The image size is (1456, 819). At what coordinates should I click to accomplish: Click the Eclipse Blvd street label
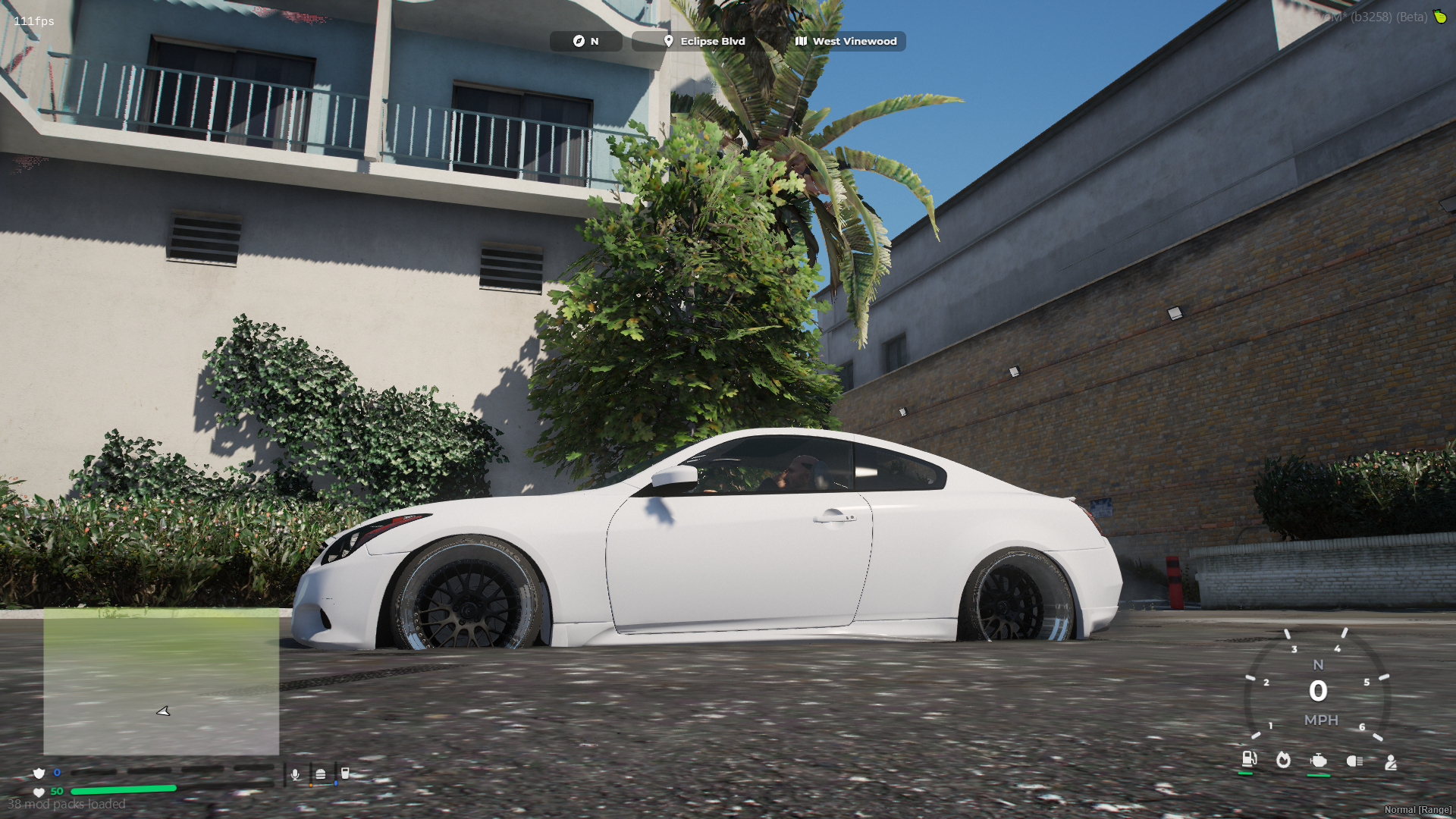pos(704,41)
